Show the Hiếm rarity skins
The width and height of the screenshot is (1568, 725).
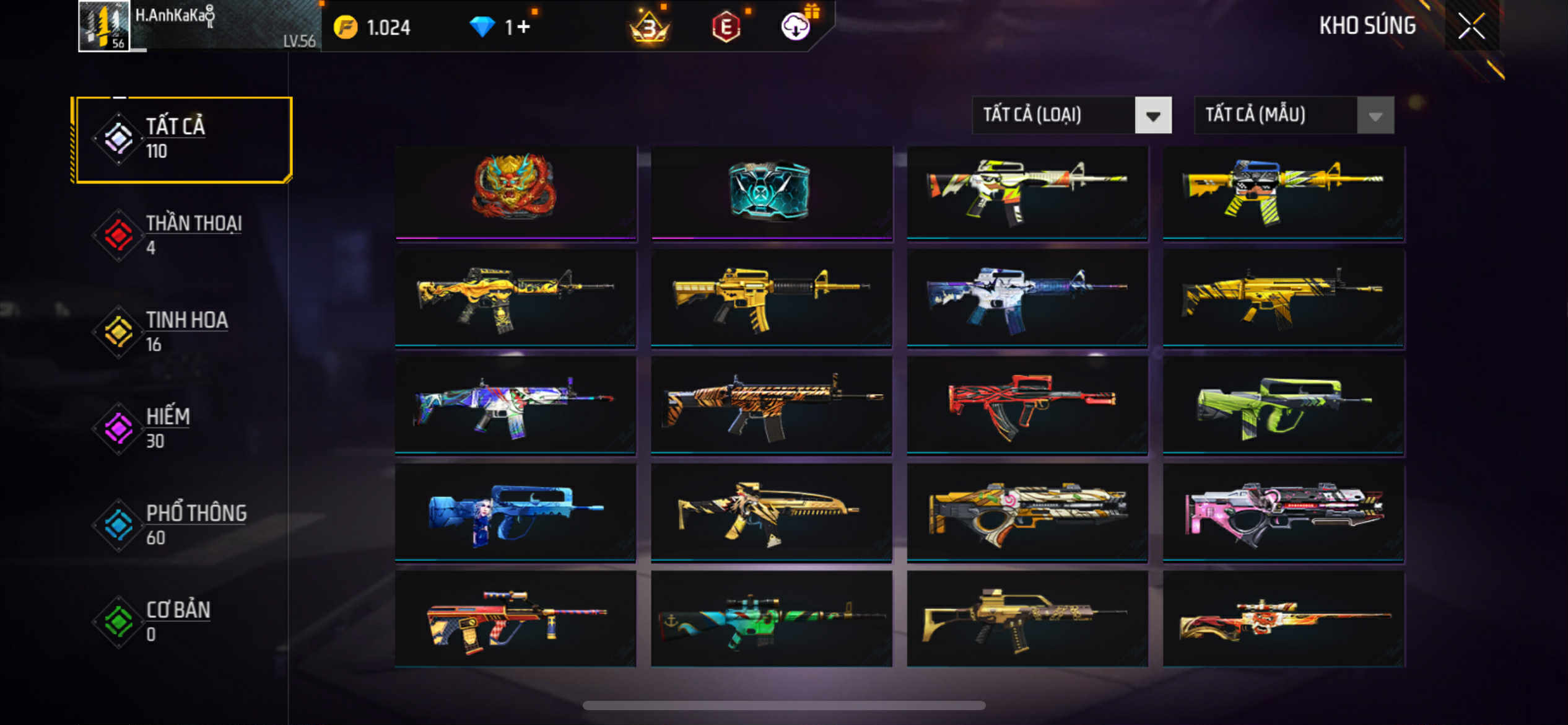(182, 428)
